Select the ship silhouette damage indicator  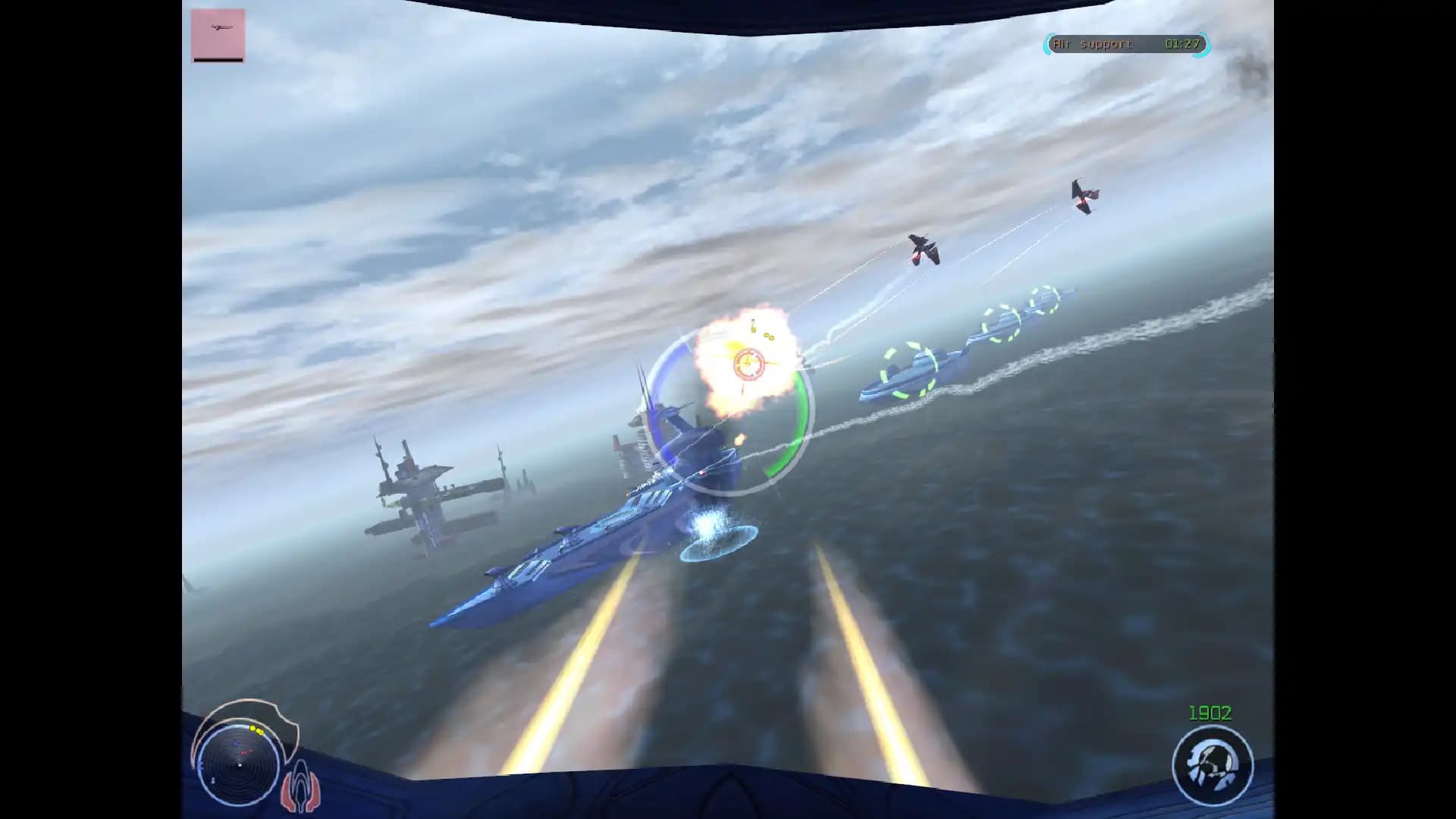point(302,785)
